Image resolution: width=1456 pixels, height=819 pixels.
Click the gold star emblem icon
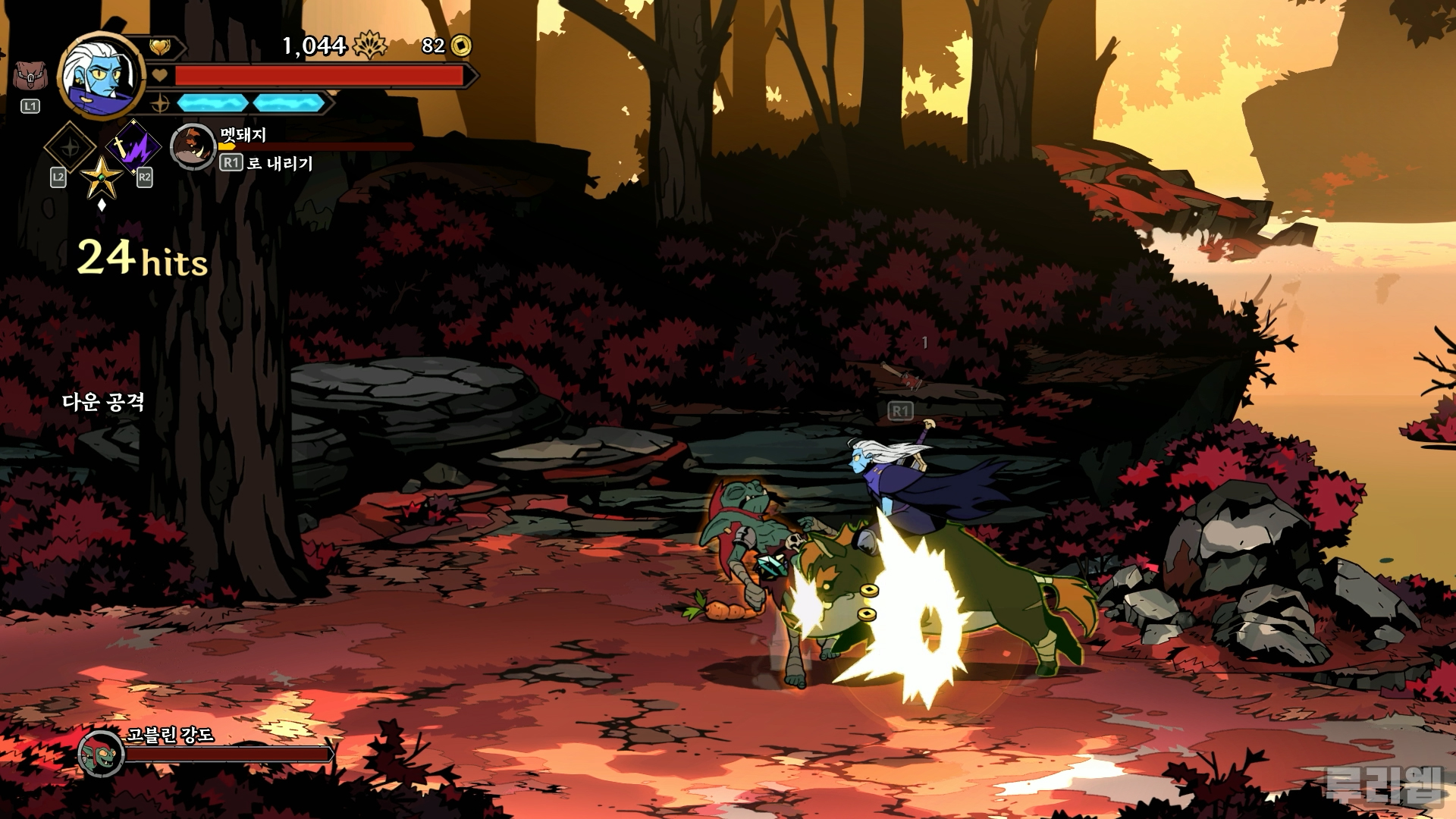[102, 176]
